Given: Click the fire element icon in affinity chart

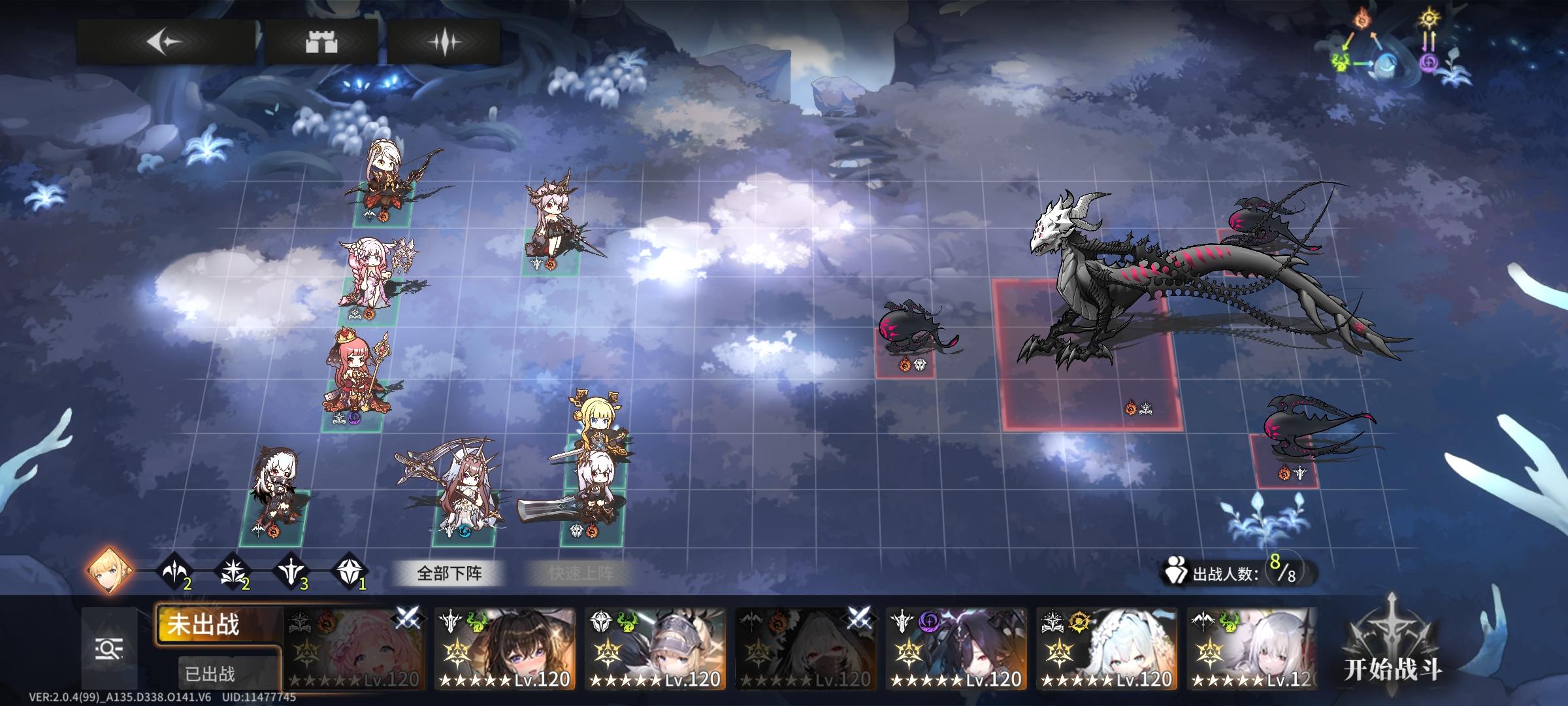Looking at the screenshot, I should [x=1361, y=20].
